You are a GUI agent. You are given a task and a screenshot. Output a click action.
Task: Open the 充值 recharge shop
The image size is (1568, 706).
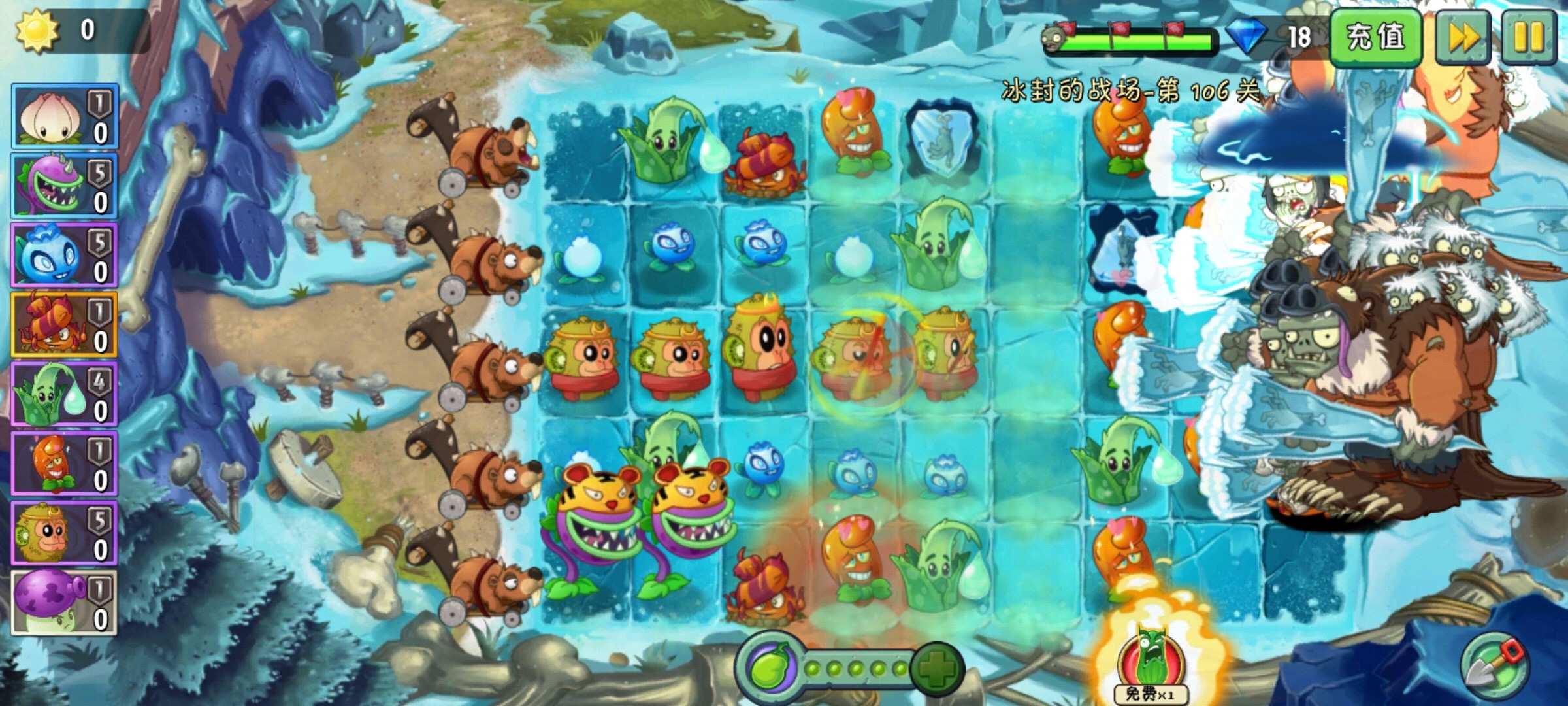tap(1375, 37)
